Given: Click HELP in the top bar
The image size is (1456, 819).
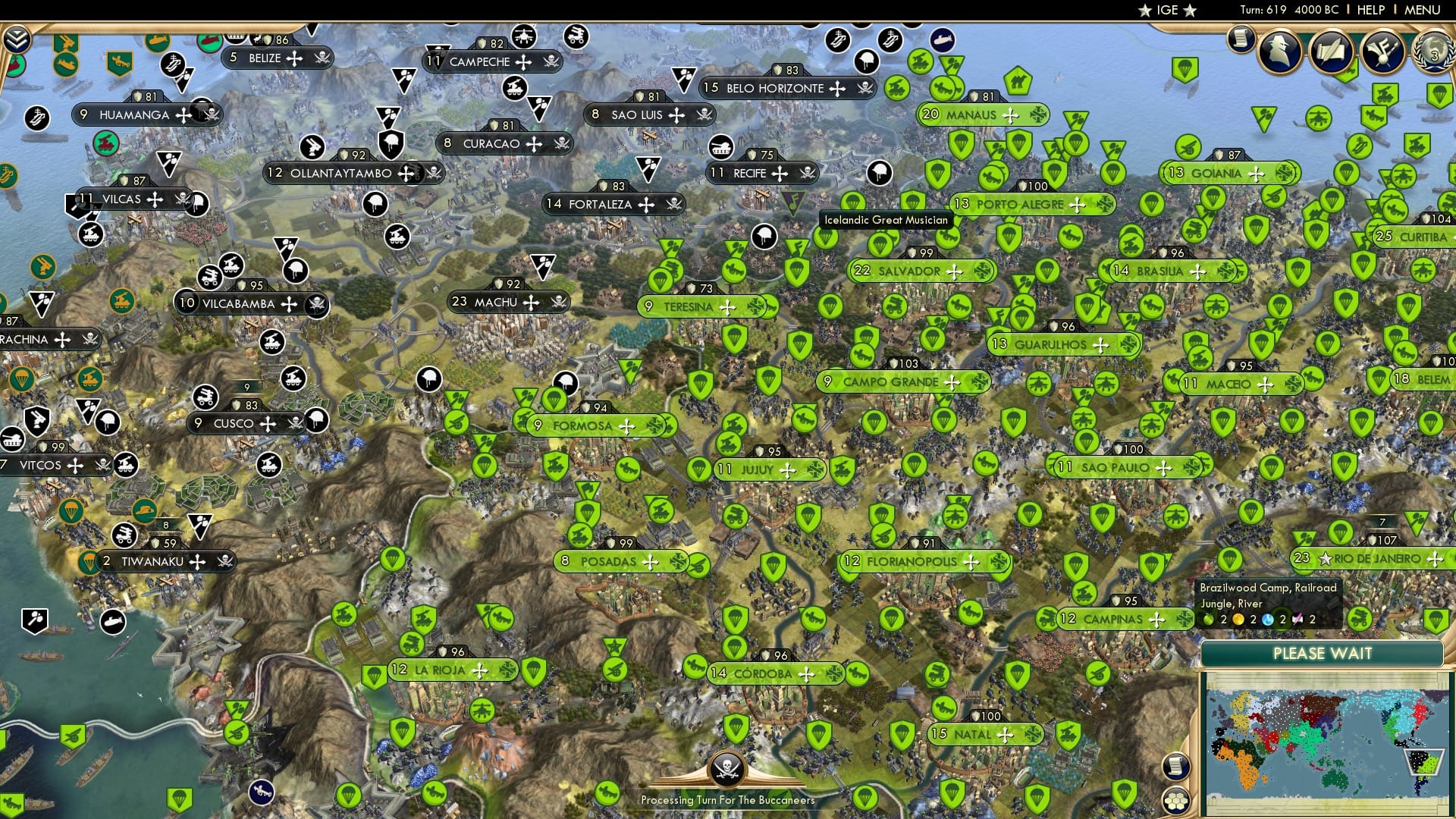Looking at the screenshot, I should click(1372, 11).
